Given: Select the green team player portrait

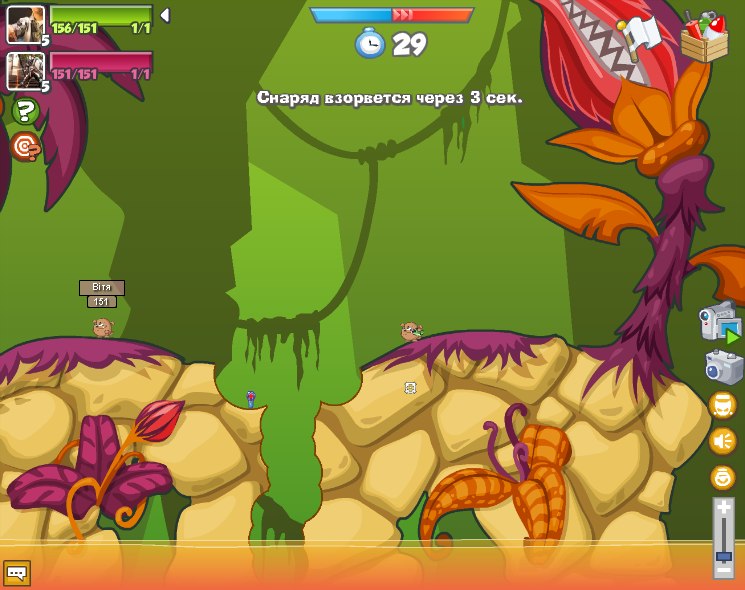Looking at the screenshot, I should pos(24,24).
